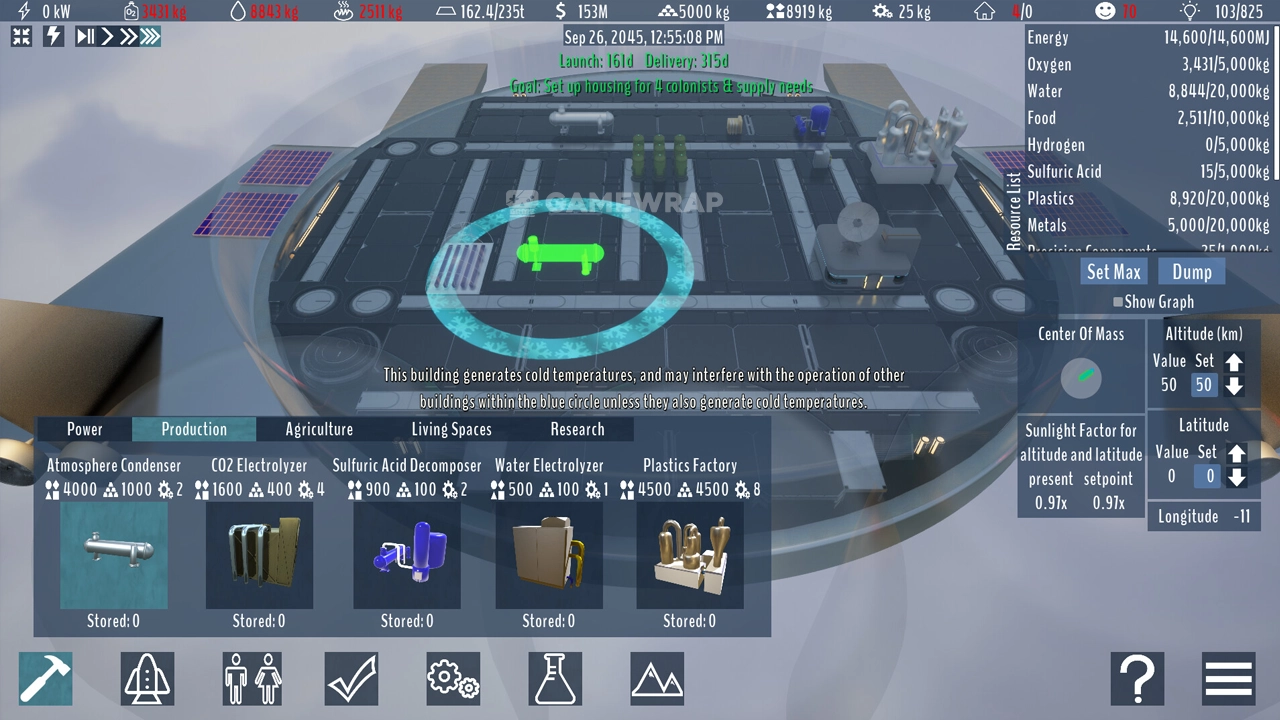Toggle the Show Graph checkbox
The width and height of the screenshot is (1280, 720).
tap(1118, 302)
